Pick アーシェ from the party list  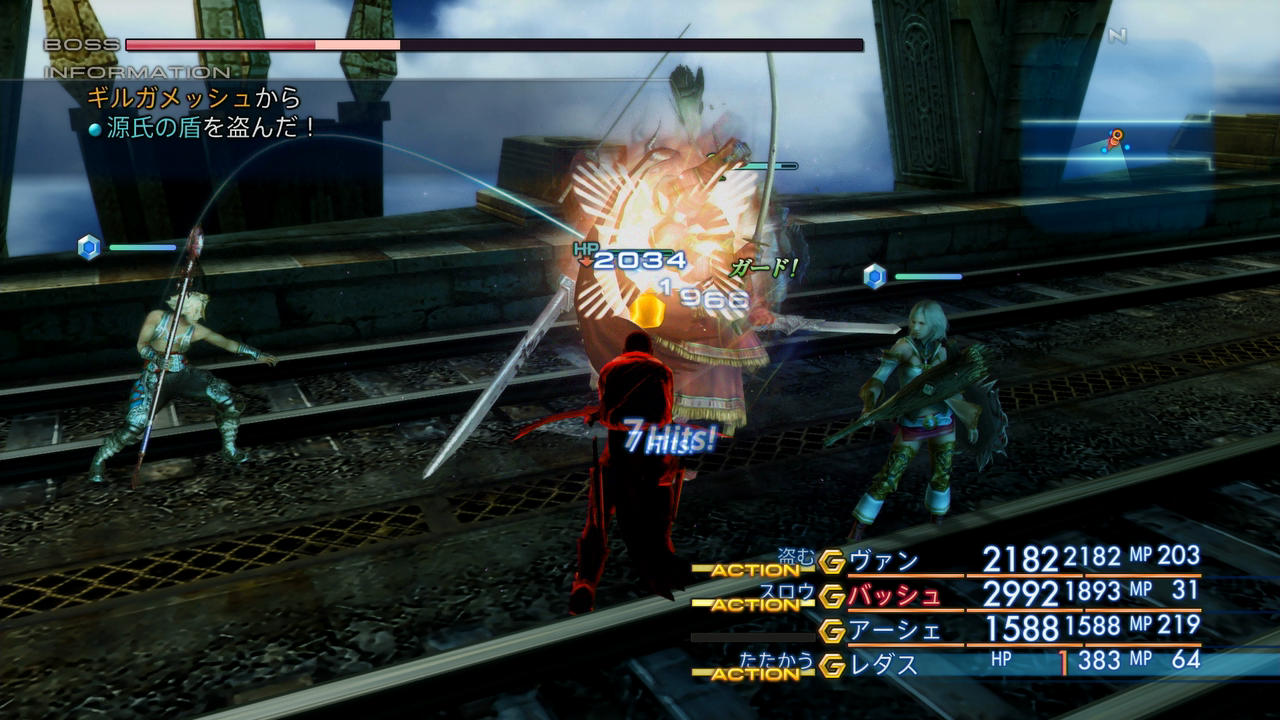894,630
